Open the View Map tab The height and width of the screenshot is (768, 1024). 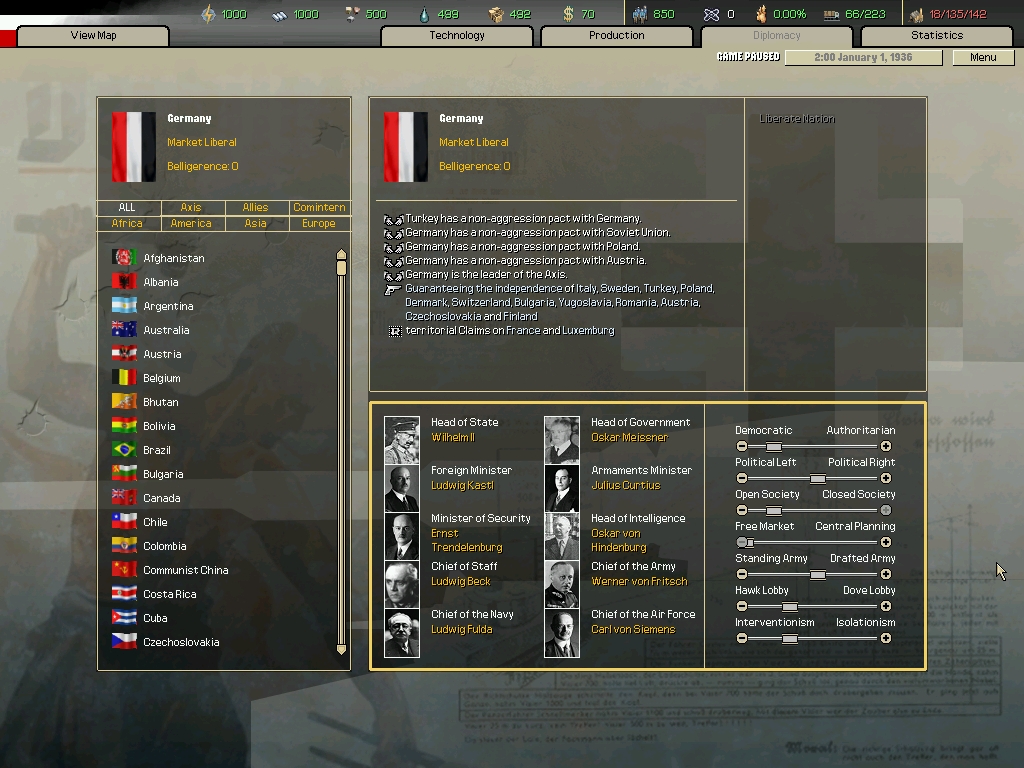[93, 36]
